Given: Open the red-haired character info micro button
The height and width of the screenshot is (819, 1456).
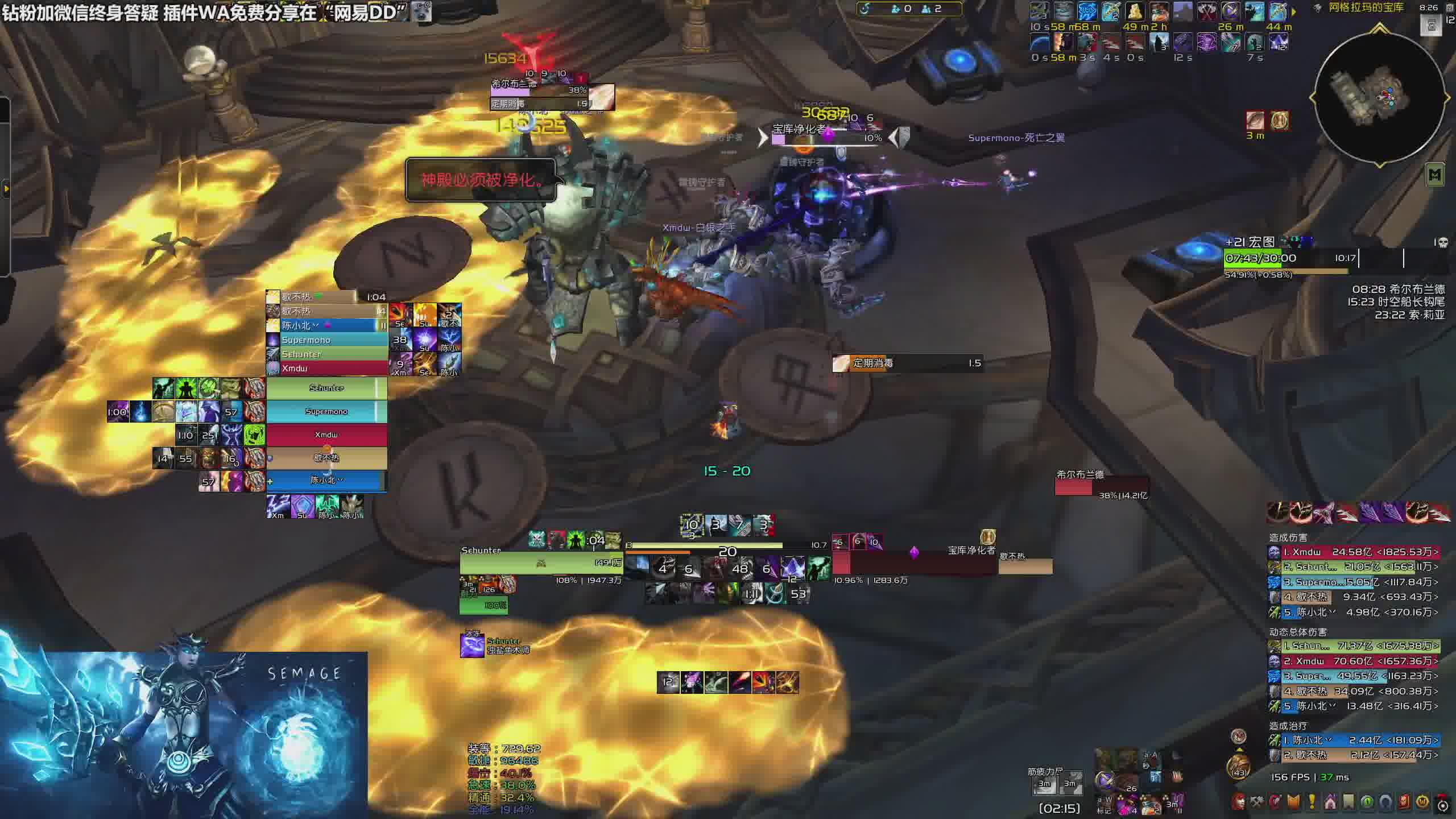Looking at the screenshot, I should pos(1239,803).
